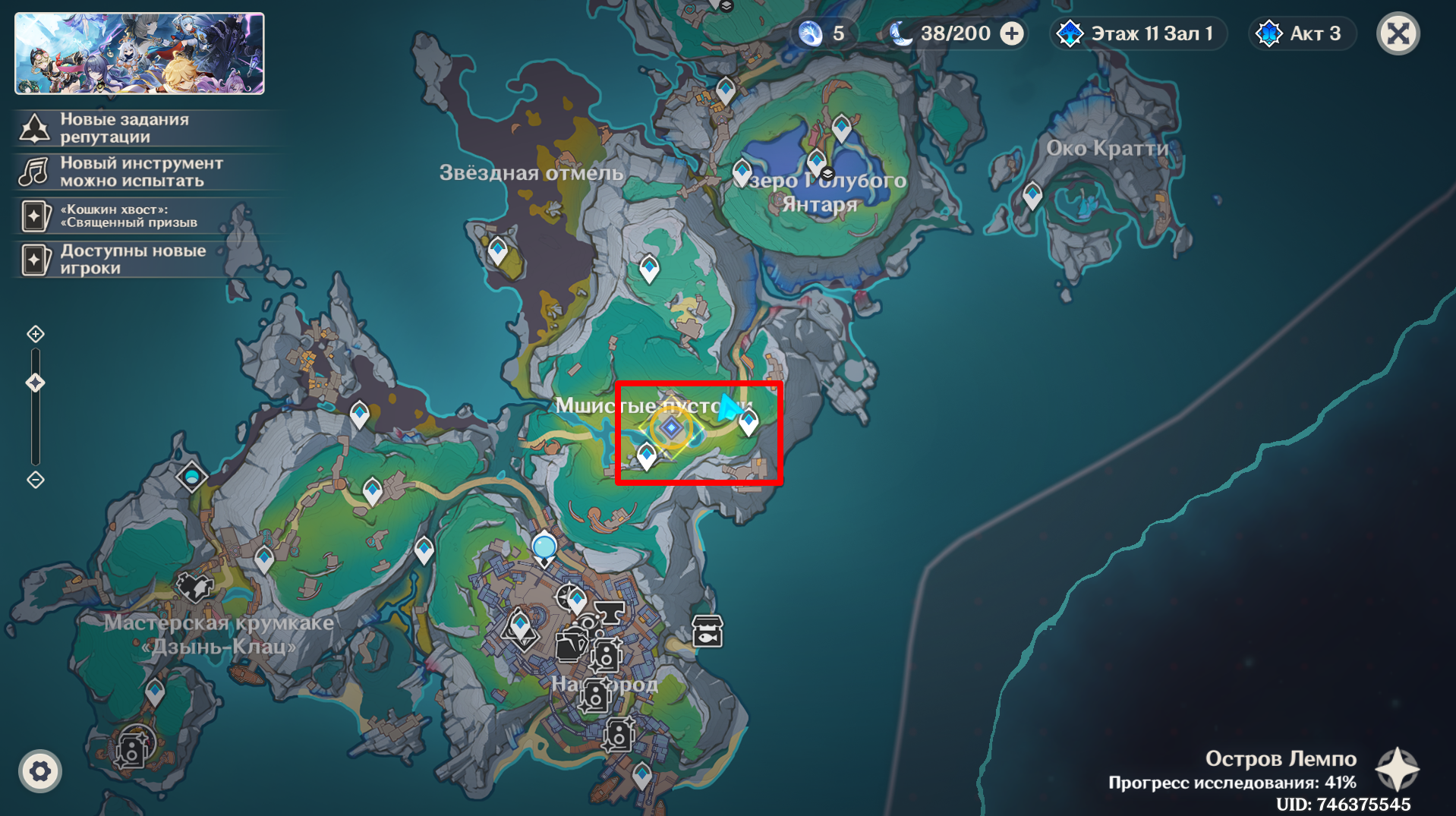
Task: Open map settings gear icon
Action: (40, 772)
